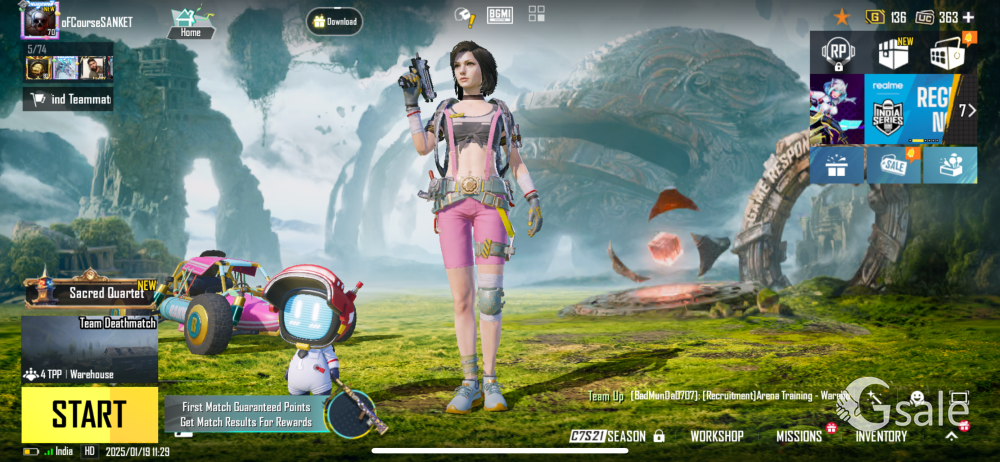The height and width of the screenshot is (462, 1000).
Task: Click the Find Teammate button
Action: point(68,99)
